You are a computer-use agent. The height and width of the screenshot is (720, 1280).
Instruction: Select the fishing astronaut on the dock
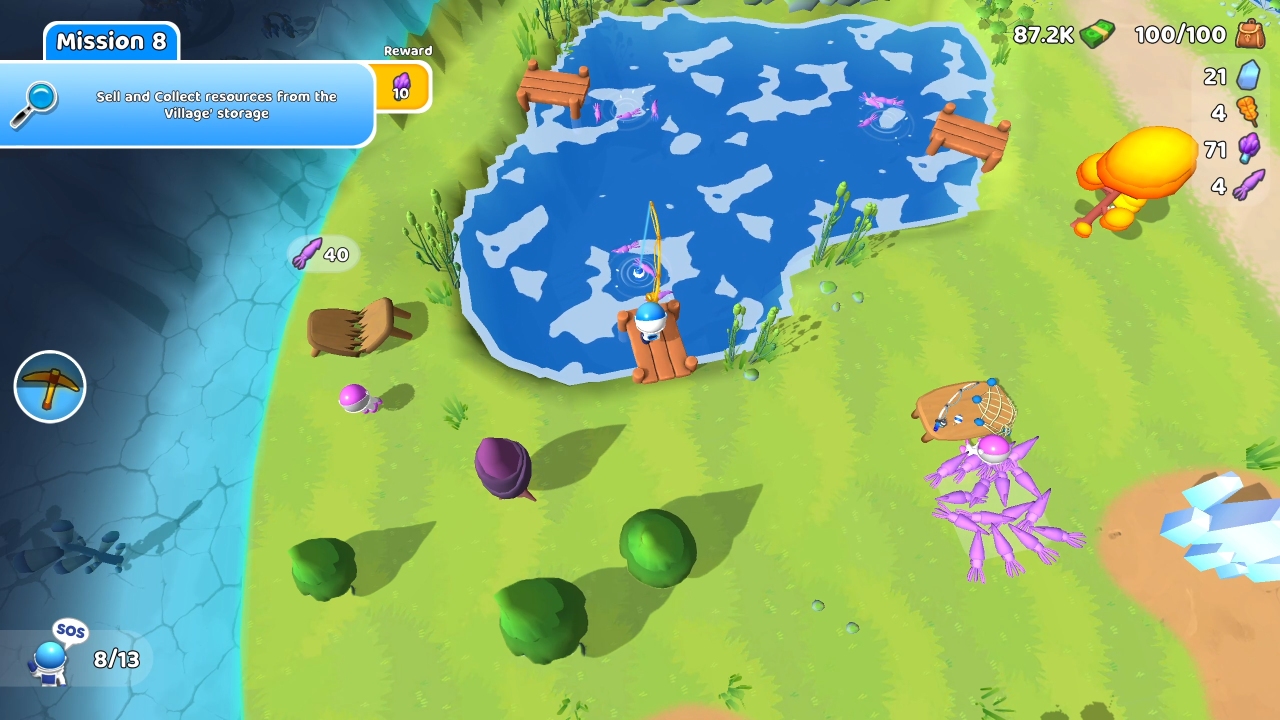[648, 320]
